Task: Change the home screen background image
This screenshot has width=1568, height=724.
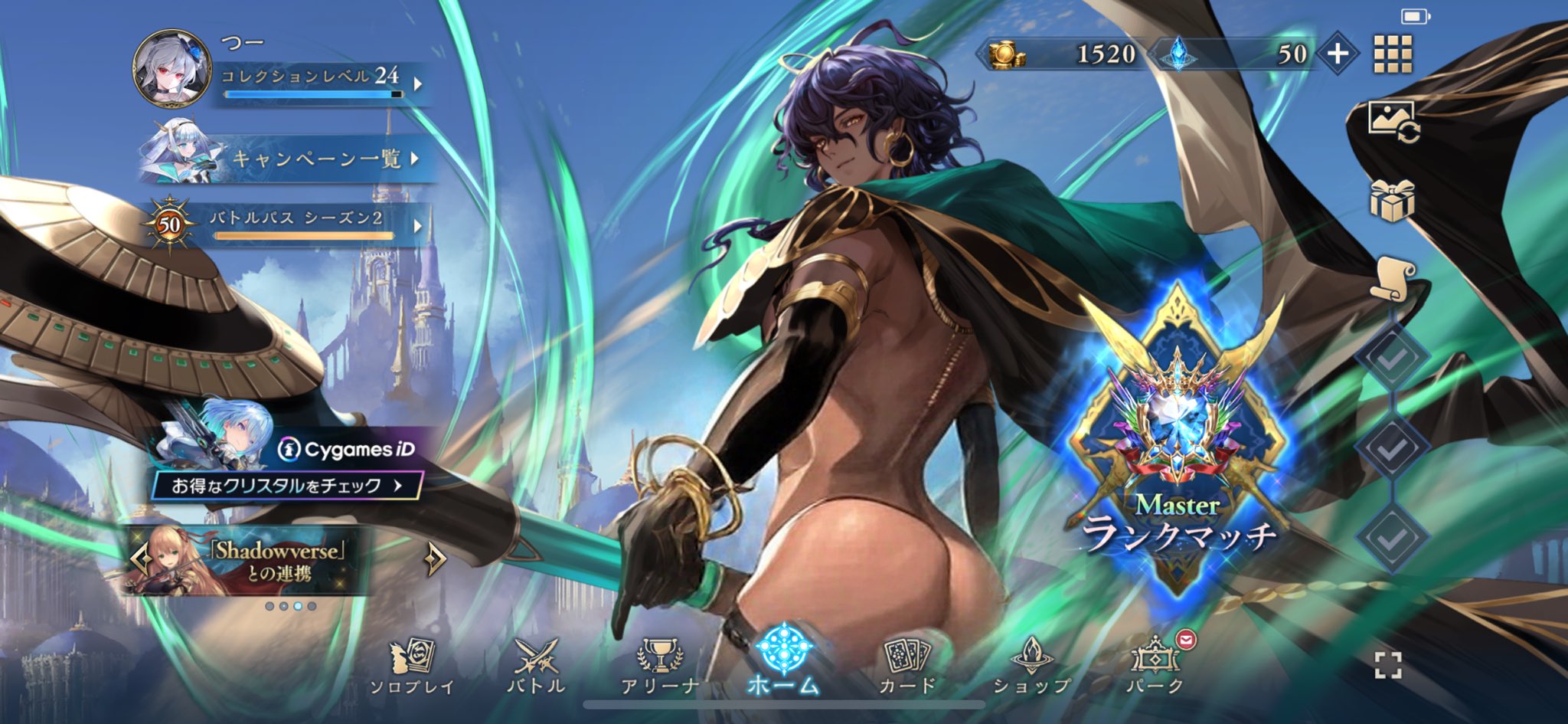Action: coord(1393,121)
